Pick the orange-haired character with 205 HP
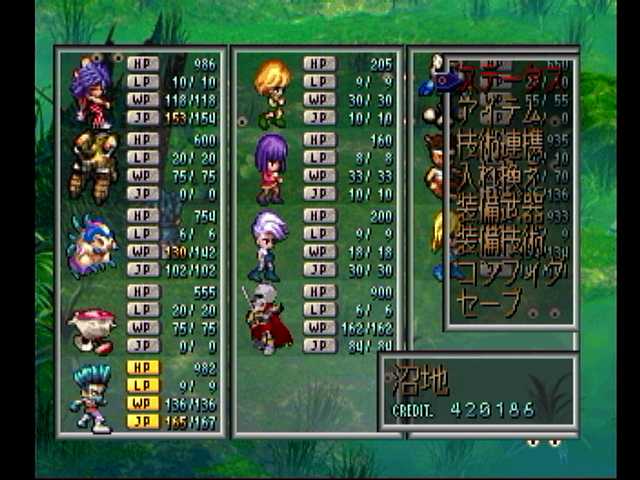Image resolution: width=640 pixels, height=480 pixels. (270, 92)
